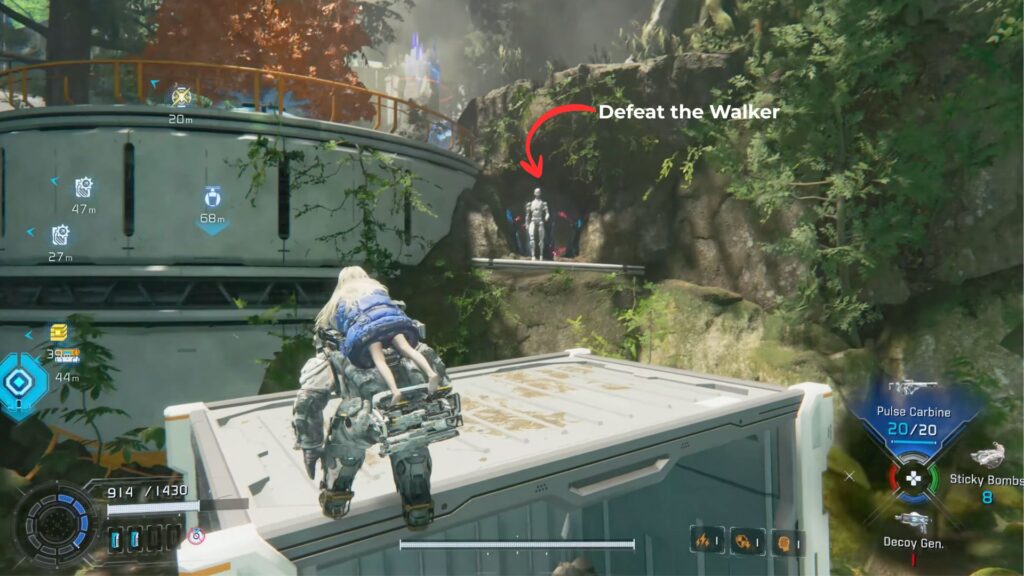
Task: Select the gear marker at 47m
Action: [84, 187]
